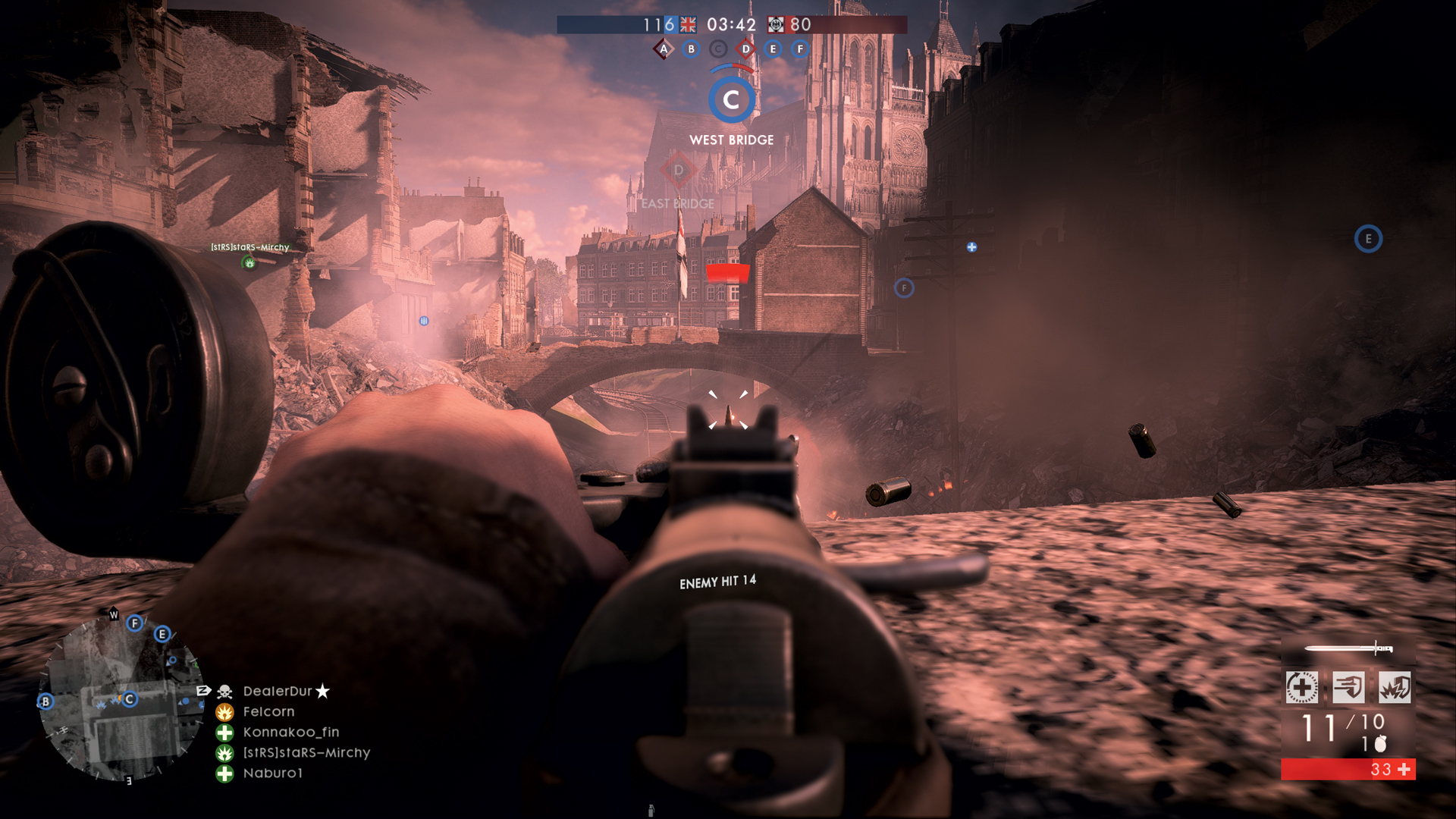Open the circular minimap
Screen dimensions: 1456x819
click(121, 698)
